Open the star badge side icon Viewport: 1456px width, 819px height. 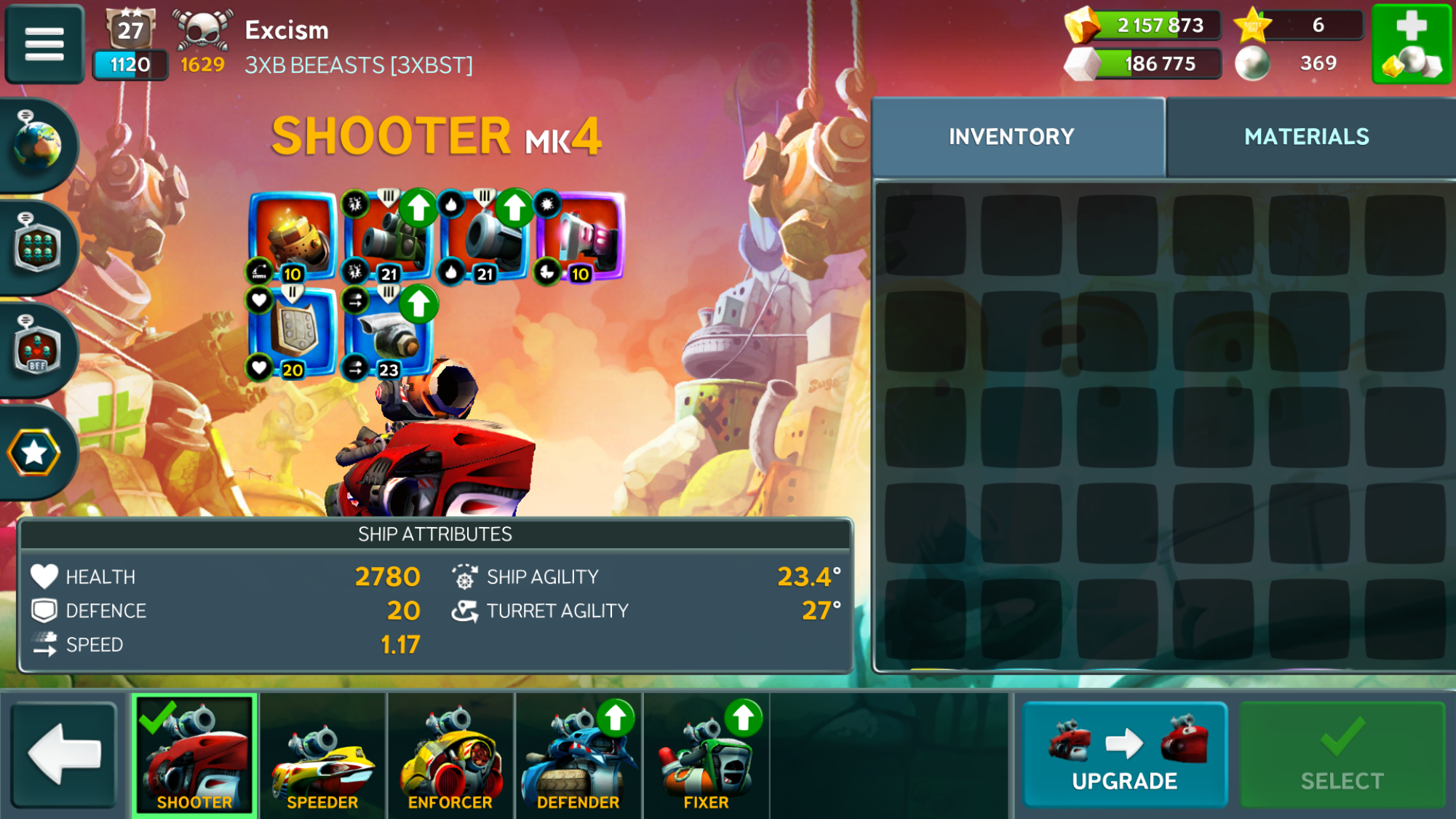point(34,453)
